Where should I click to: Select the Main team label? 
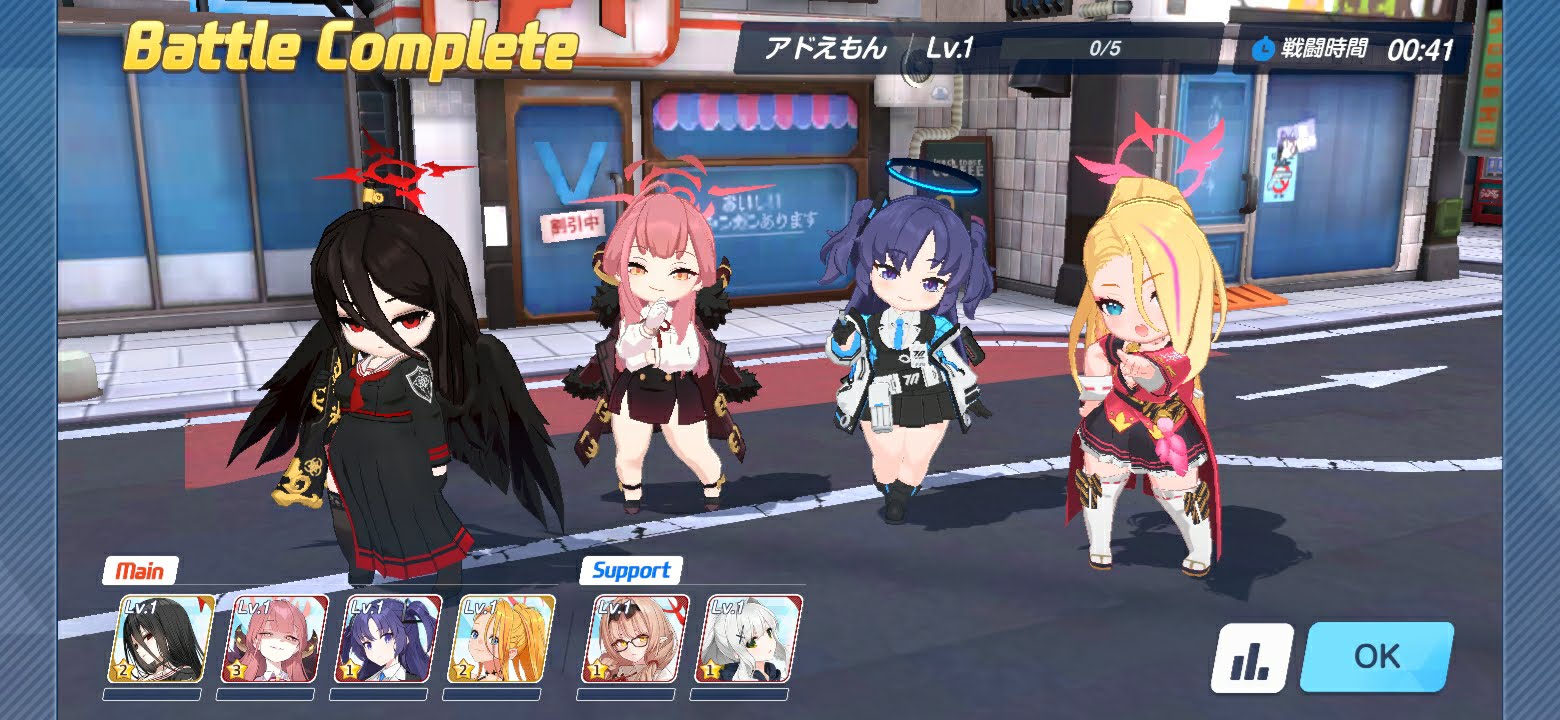(x=141, y=572)
